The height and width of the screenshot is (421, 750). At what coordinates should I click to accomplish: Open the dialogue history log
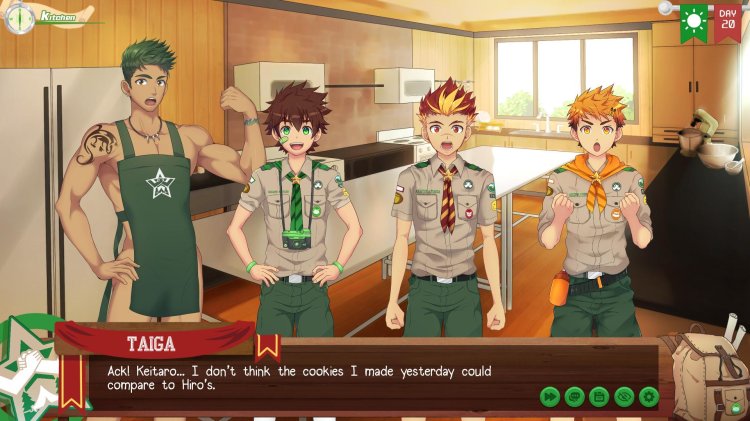pyautogui.click(x=574, y=397)
